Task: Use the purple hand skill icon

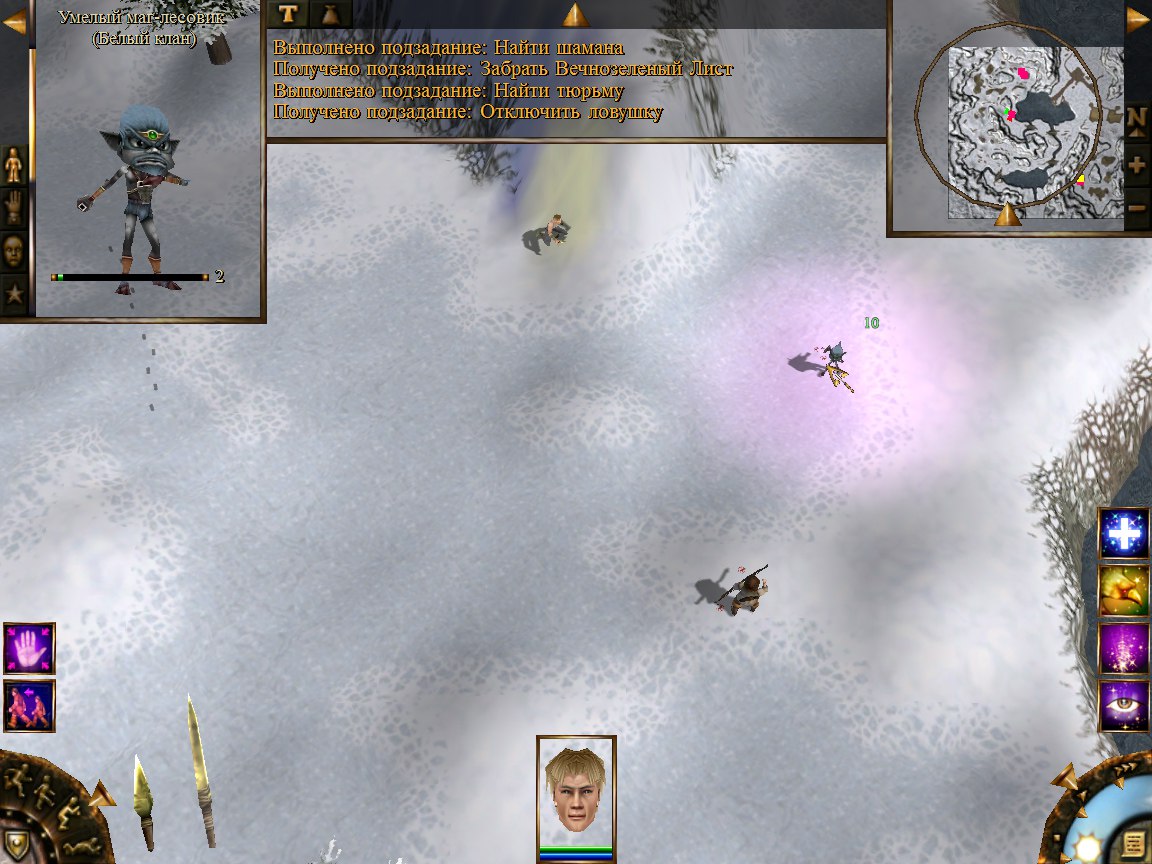Action: 29,648
